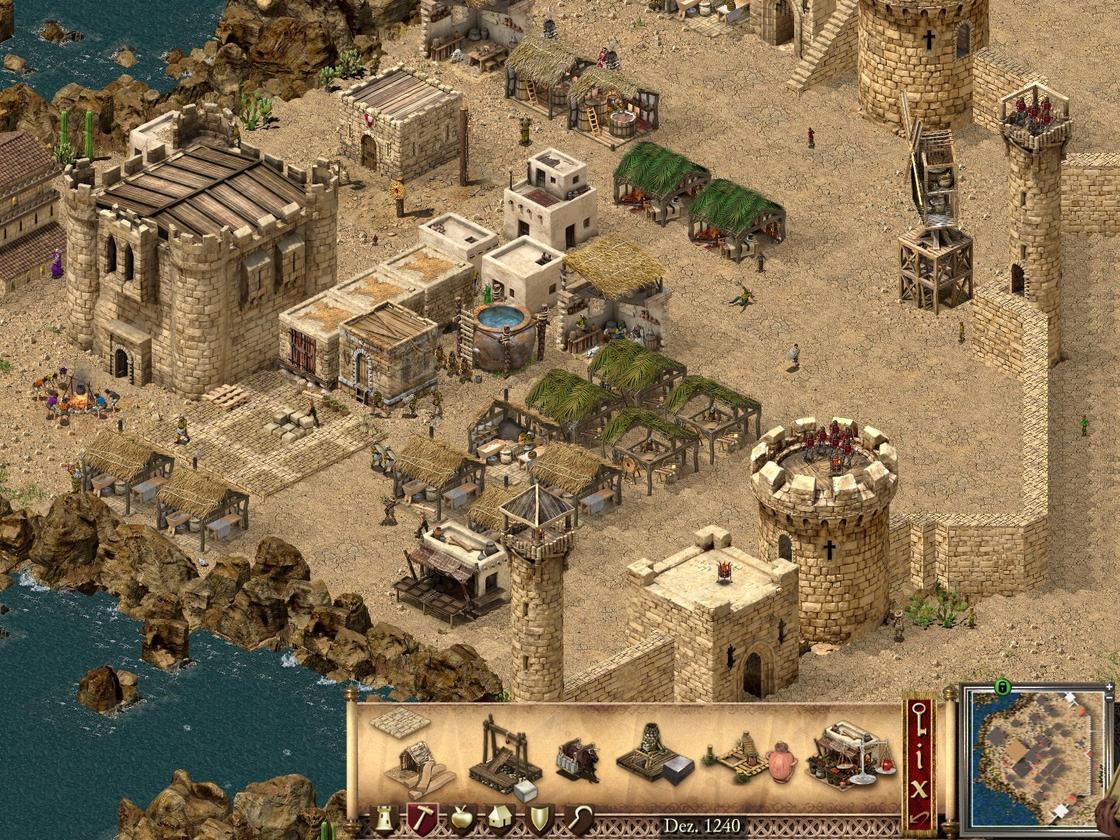Activate the X delete building tool
This screenshot has width=1120, height=840.
(919, 785)
